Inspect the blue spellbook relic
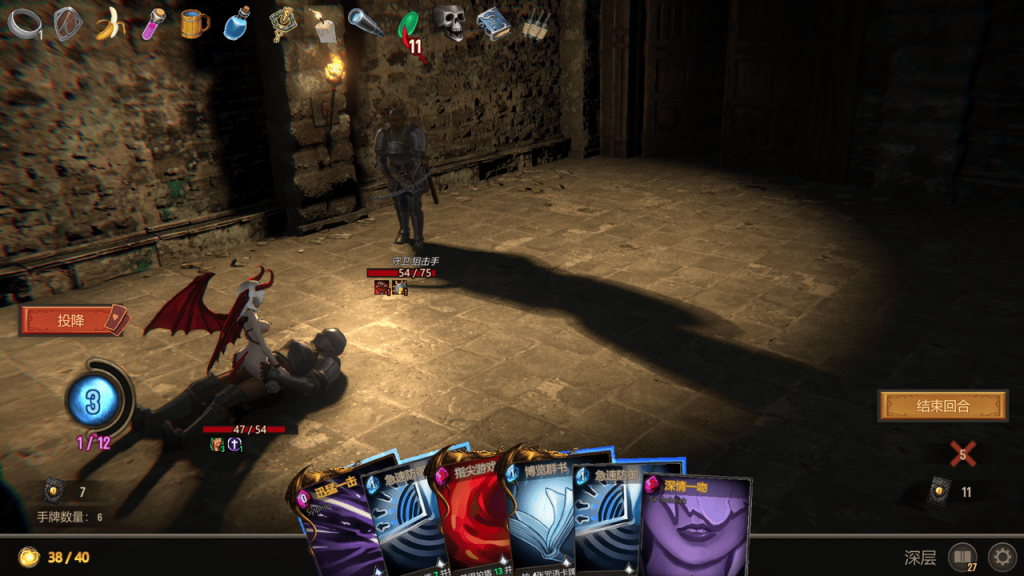Screen dimensions: 1024x576 [492, 23]
